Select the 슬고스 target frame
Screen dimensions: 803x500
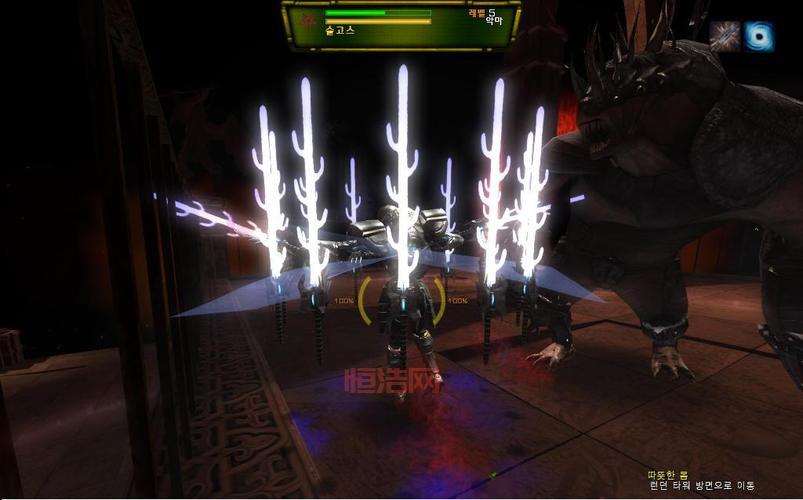(400, 24)
